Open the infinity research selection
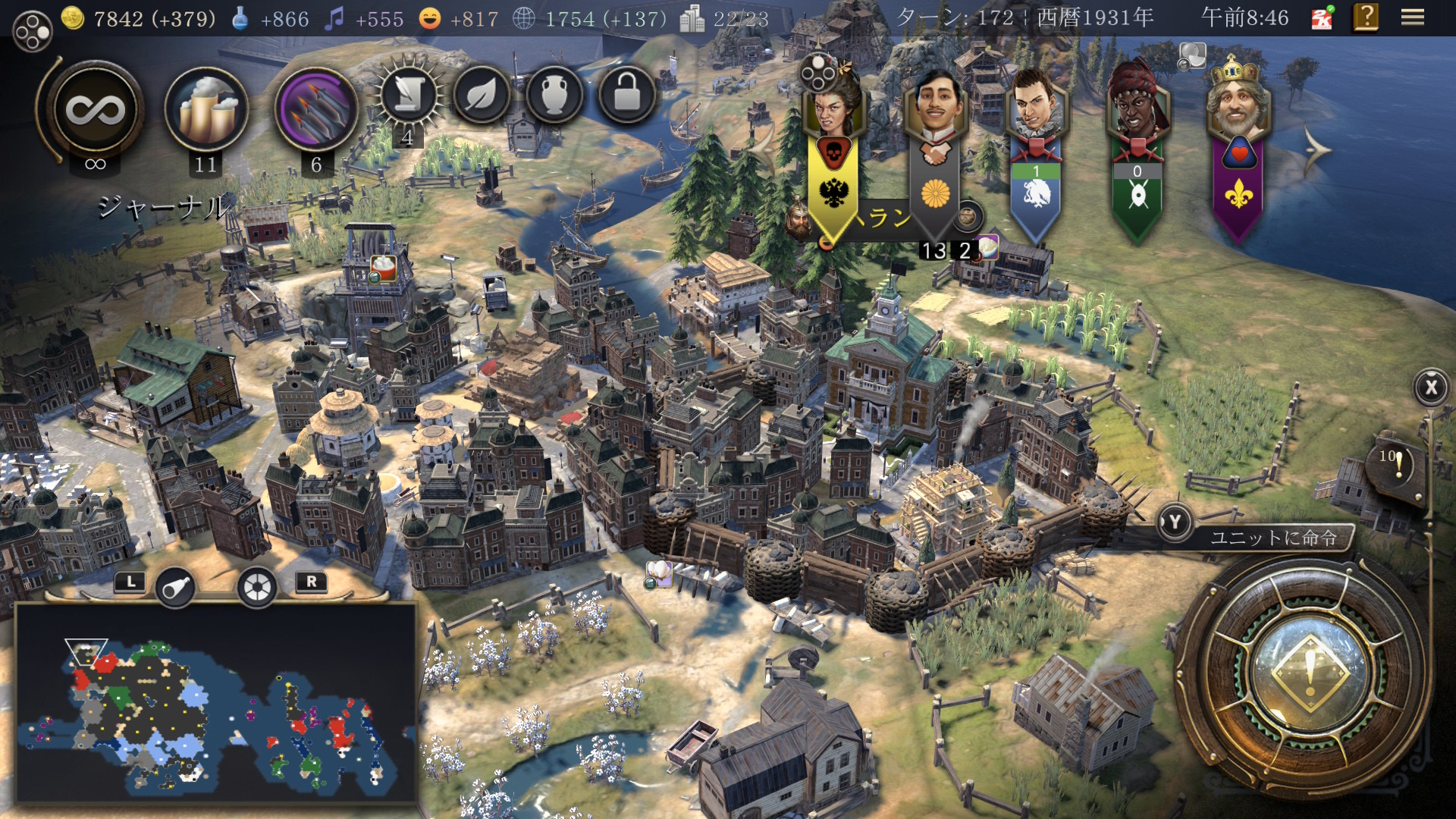The height and width of the screenshot is (819, 1456). click(x=96, y=111)
